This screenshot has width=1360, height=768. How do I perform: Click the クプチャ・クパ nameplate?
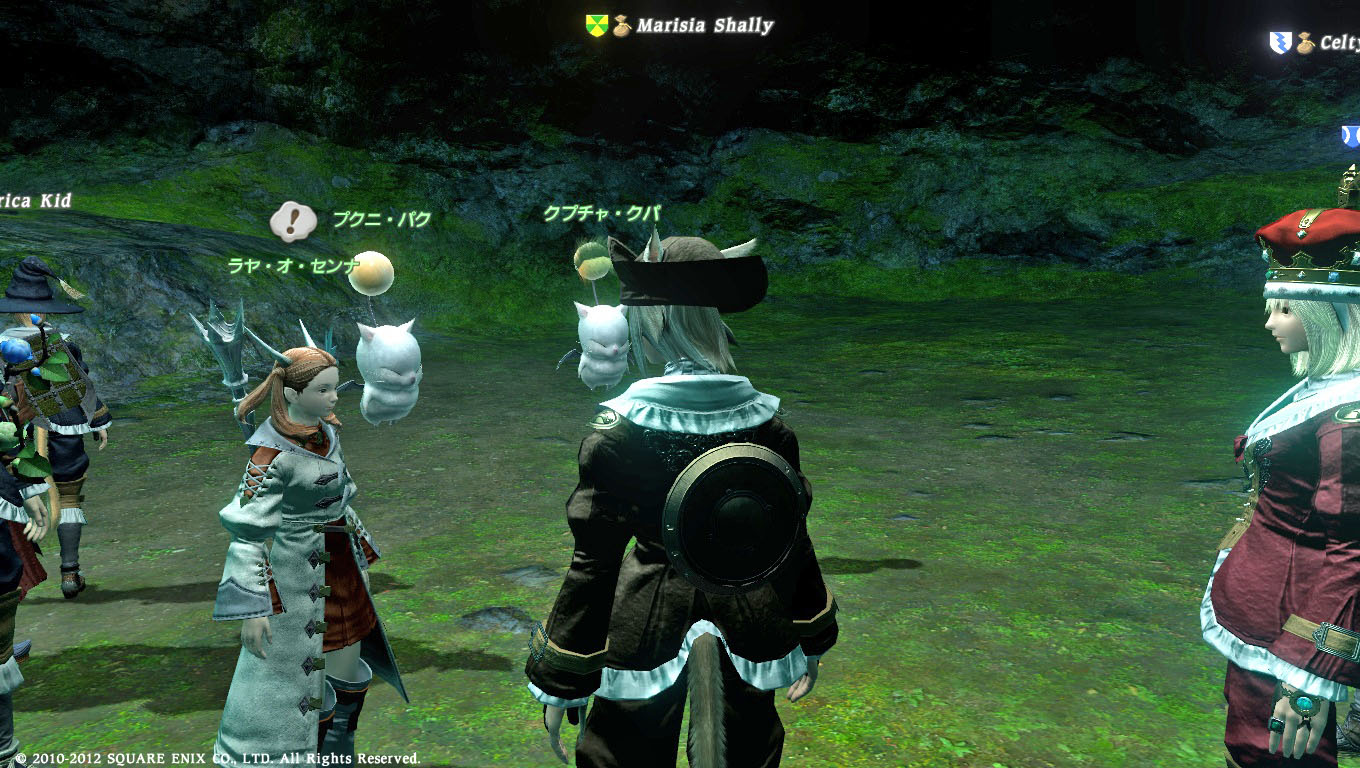(x=601, y=213)
